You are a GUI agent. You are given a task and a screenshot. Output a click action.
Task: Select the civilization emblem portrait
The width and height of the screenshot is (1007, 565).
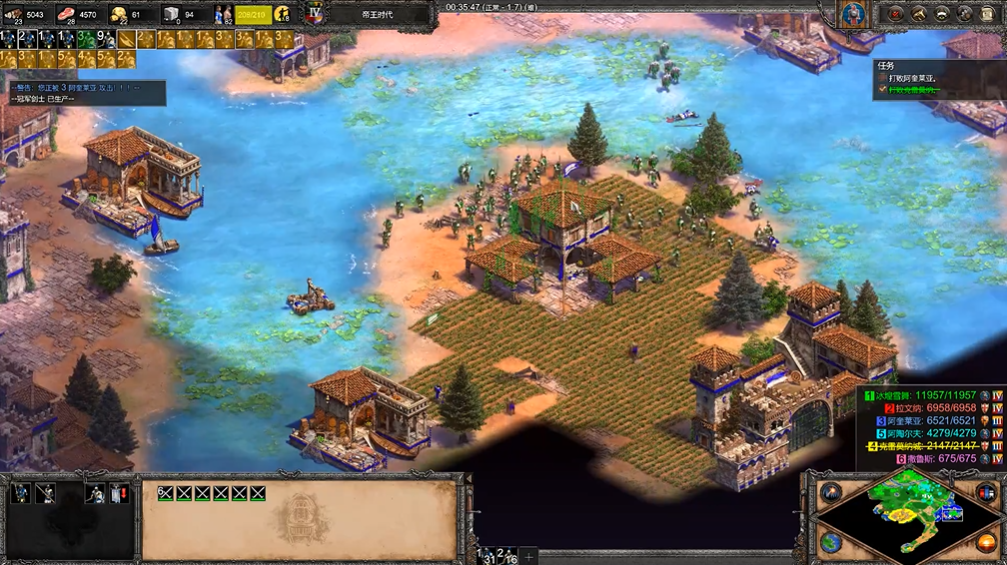852,14
